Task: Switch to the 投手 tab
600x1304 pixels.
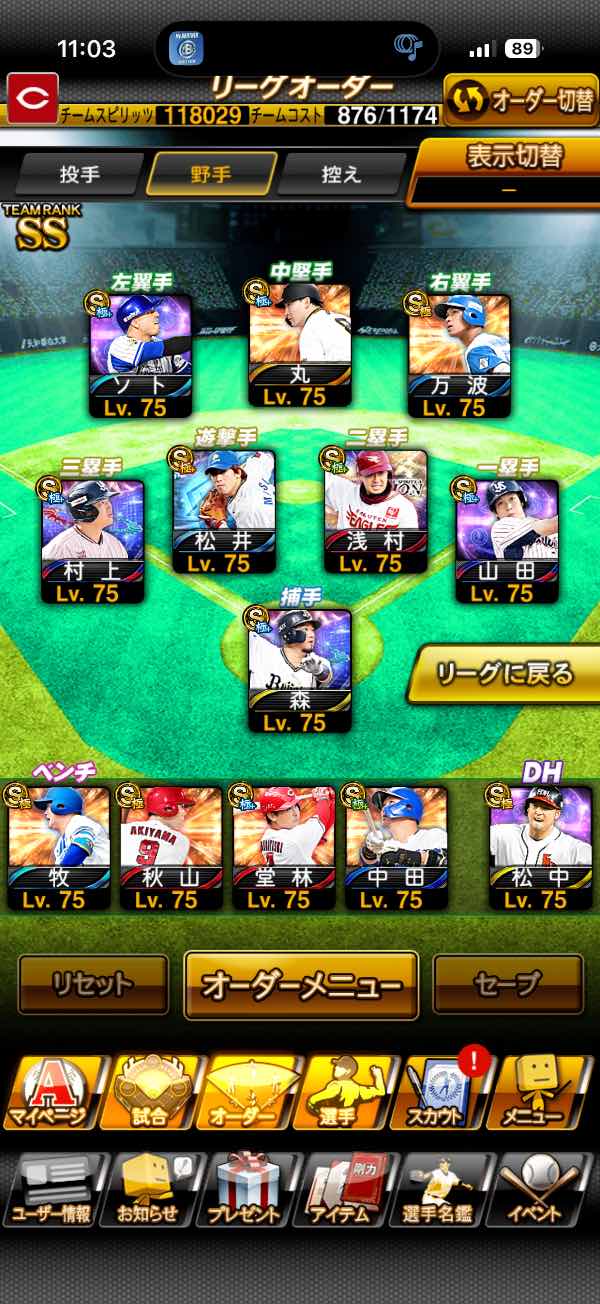Action: click(80, 174)
